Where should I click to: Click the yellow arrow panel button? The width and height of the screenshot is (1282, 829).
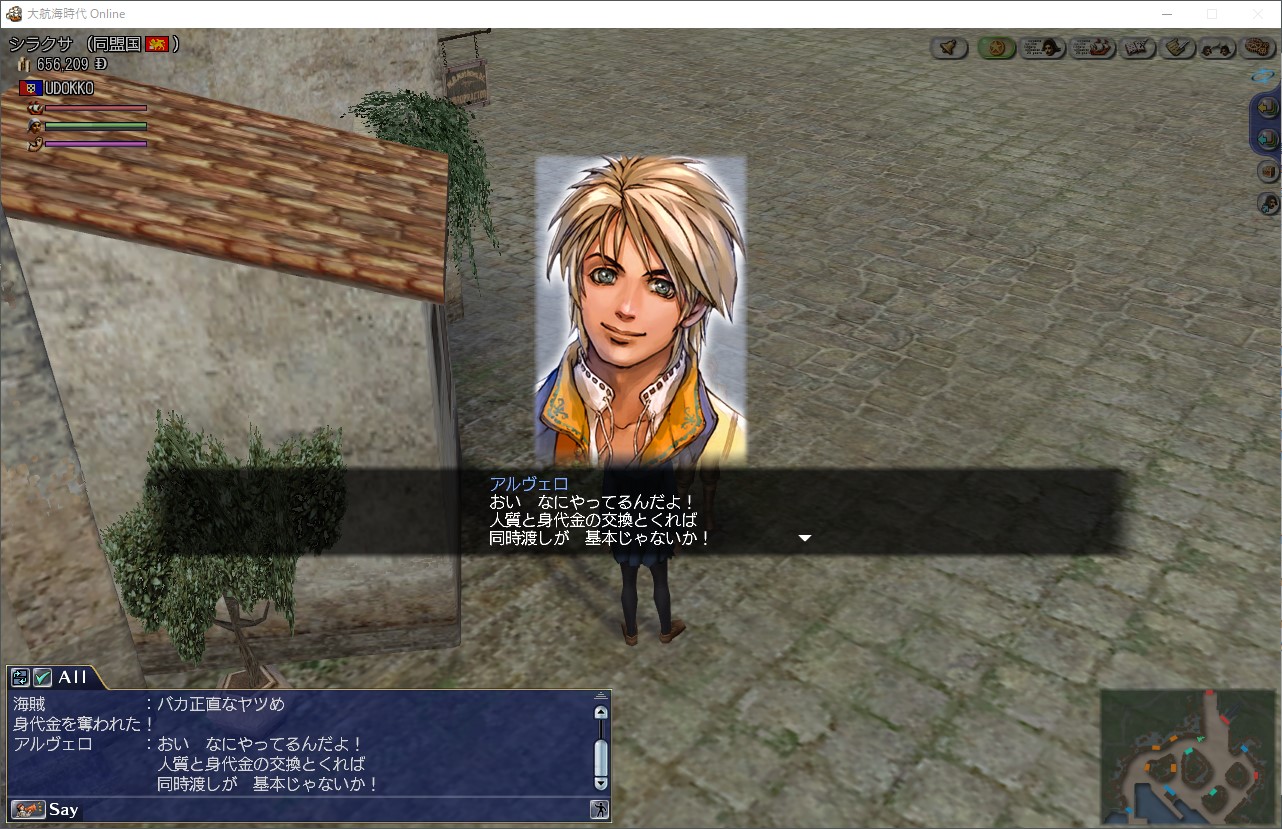pos(1267,107)
